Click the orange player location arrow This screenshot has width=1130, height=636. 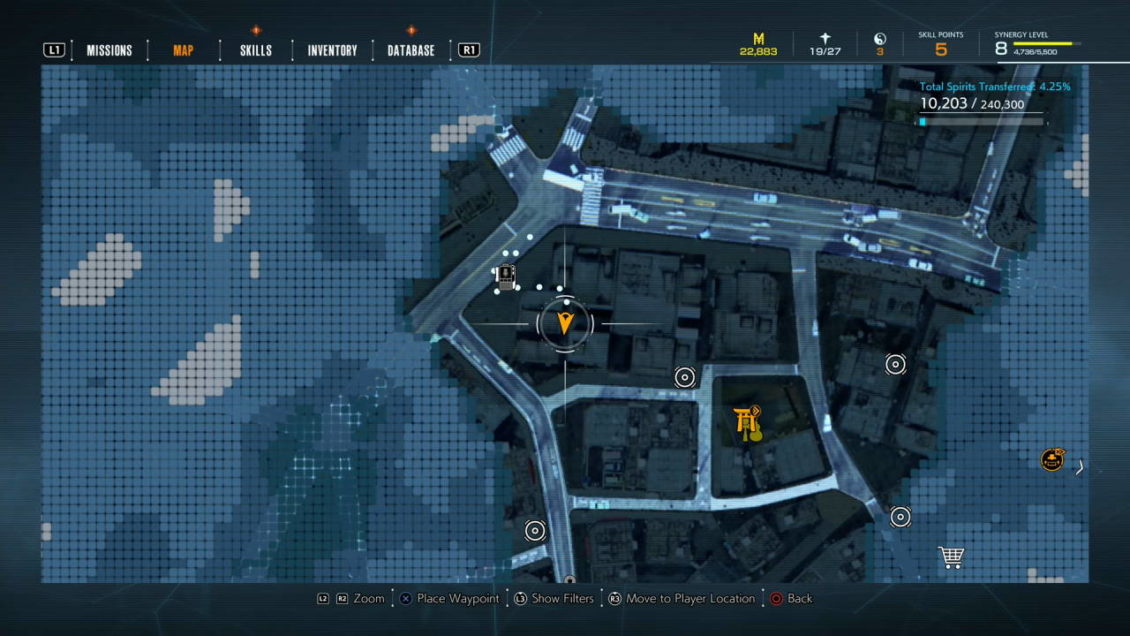(565, 323)
